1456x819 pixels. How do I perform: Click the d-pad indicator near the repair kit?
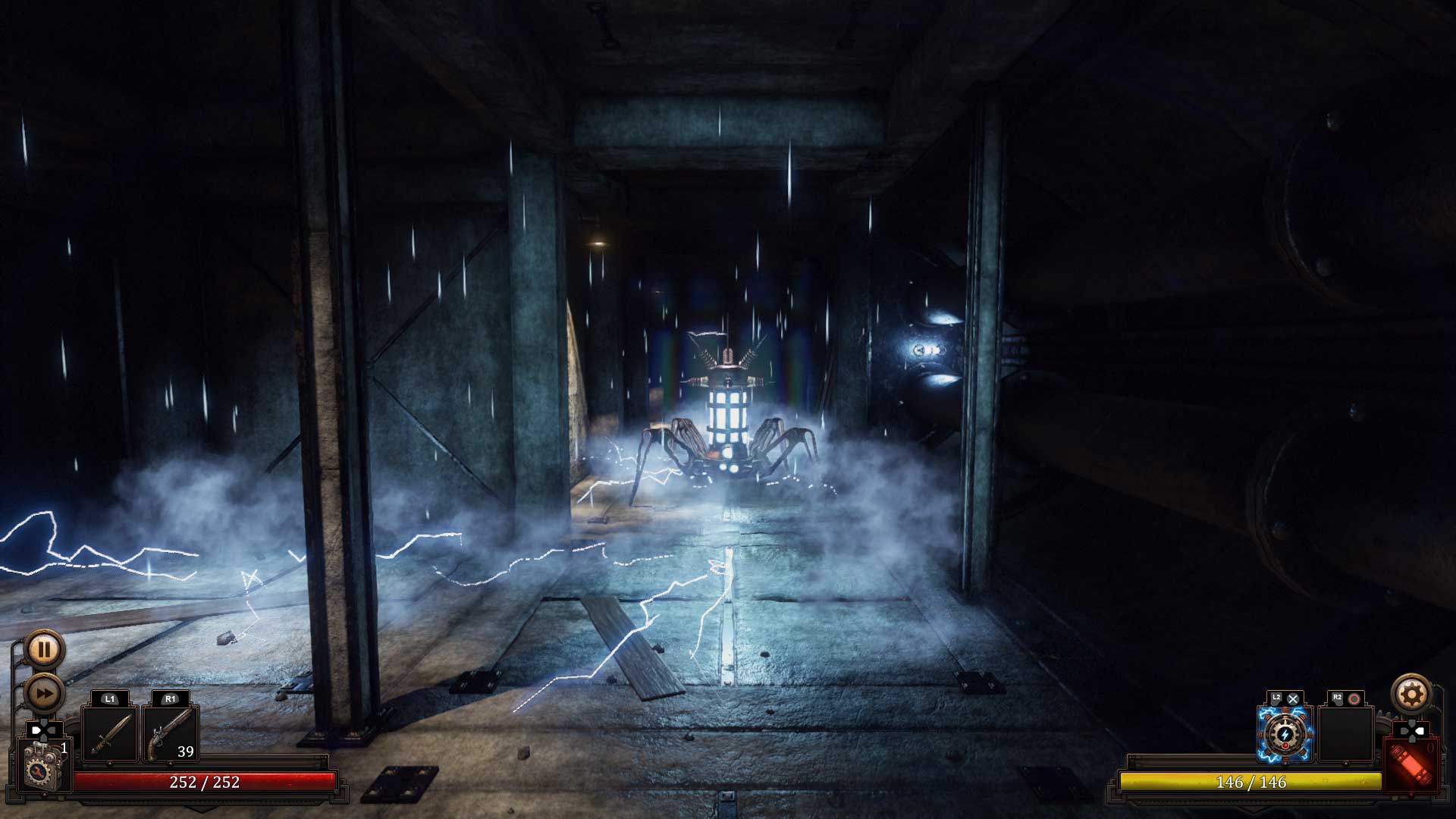tap(45, 730)
